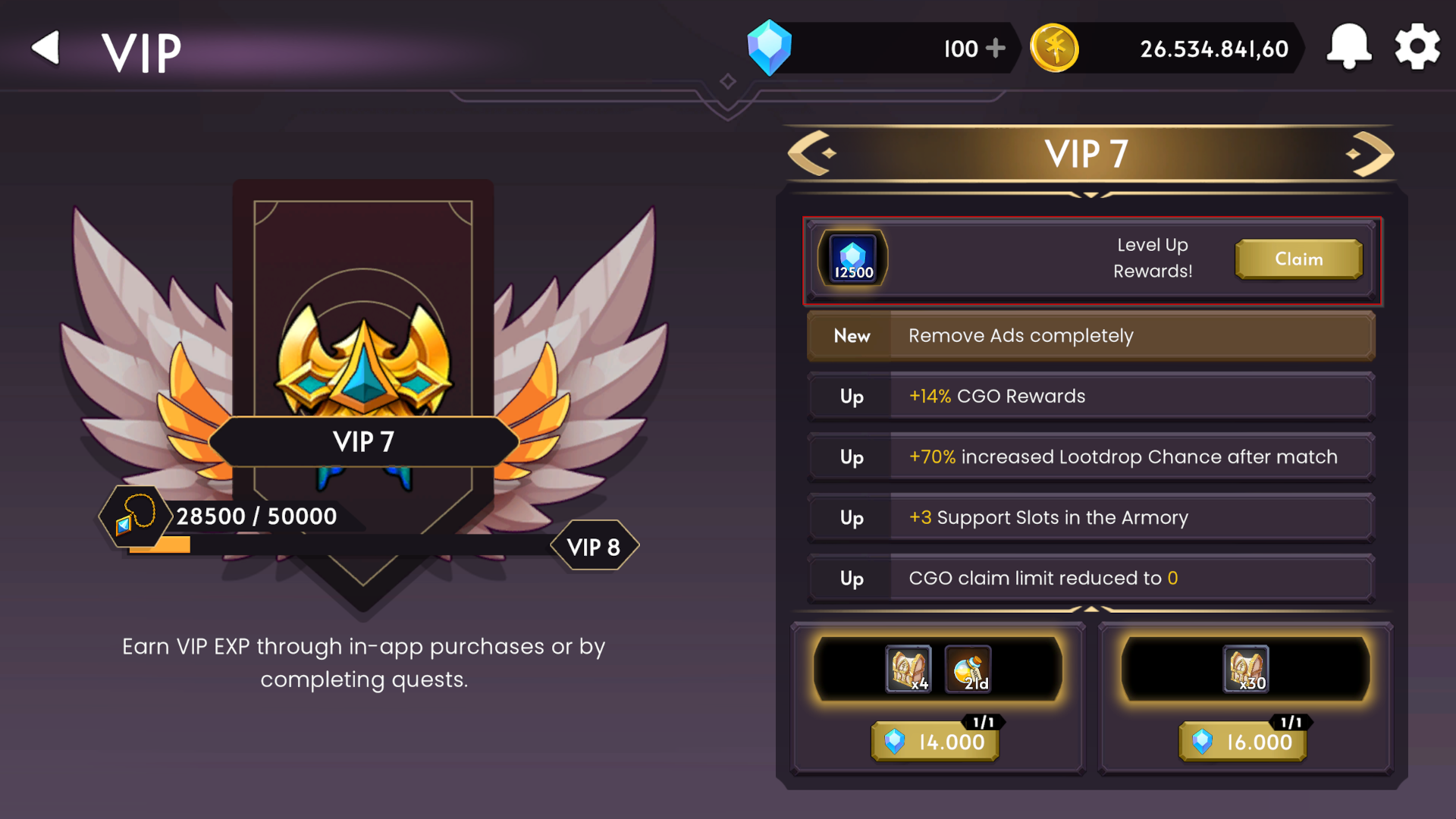Click the x30 chest reward icon
Screen dimensions: 1456x819
[x=1246, y=670]
